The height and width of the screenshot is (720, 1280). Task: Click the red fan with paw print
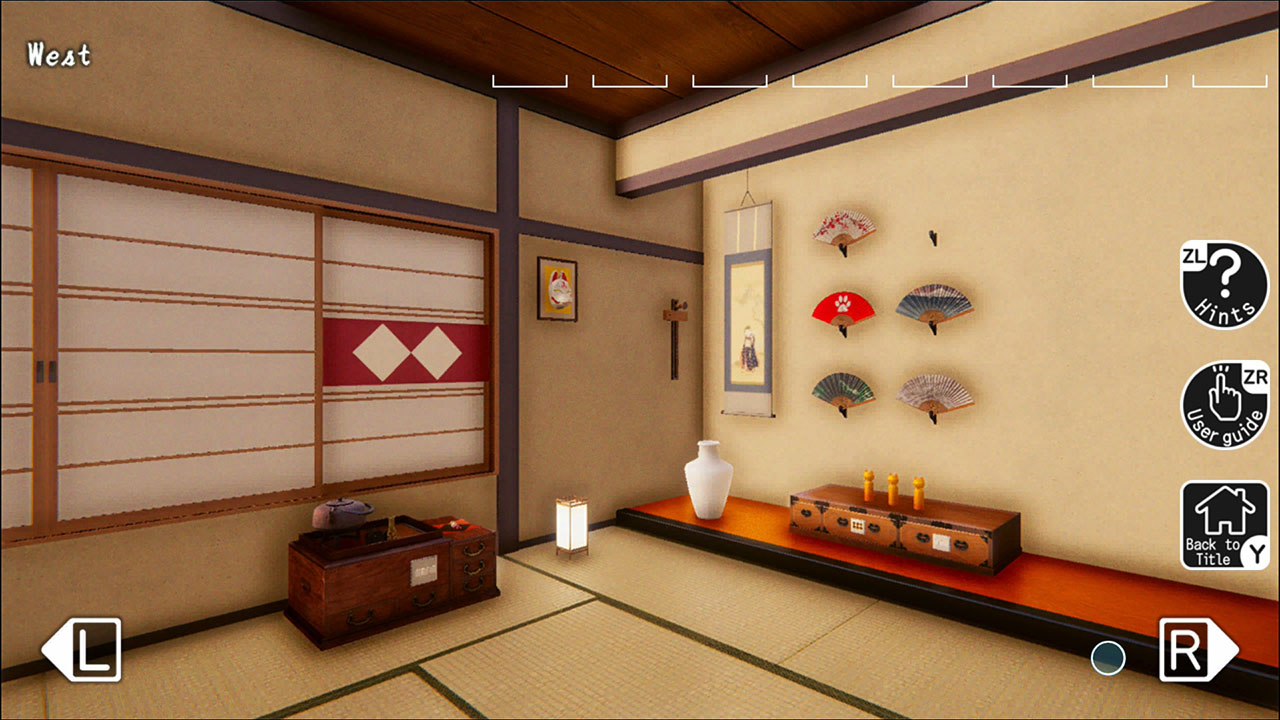click(841, 308)
